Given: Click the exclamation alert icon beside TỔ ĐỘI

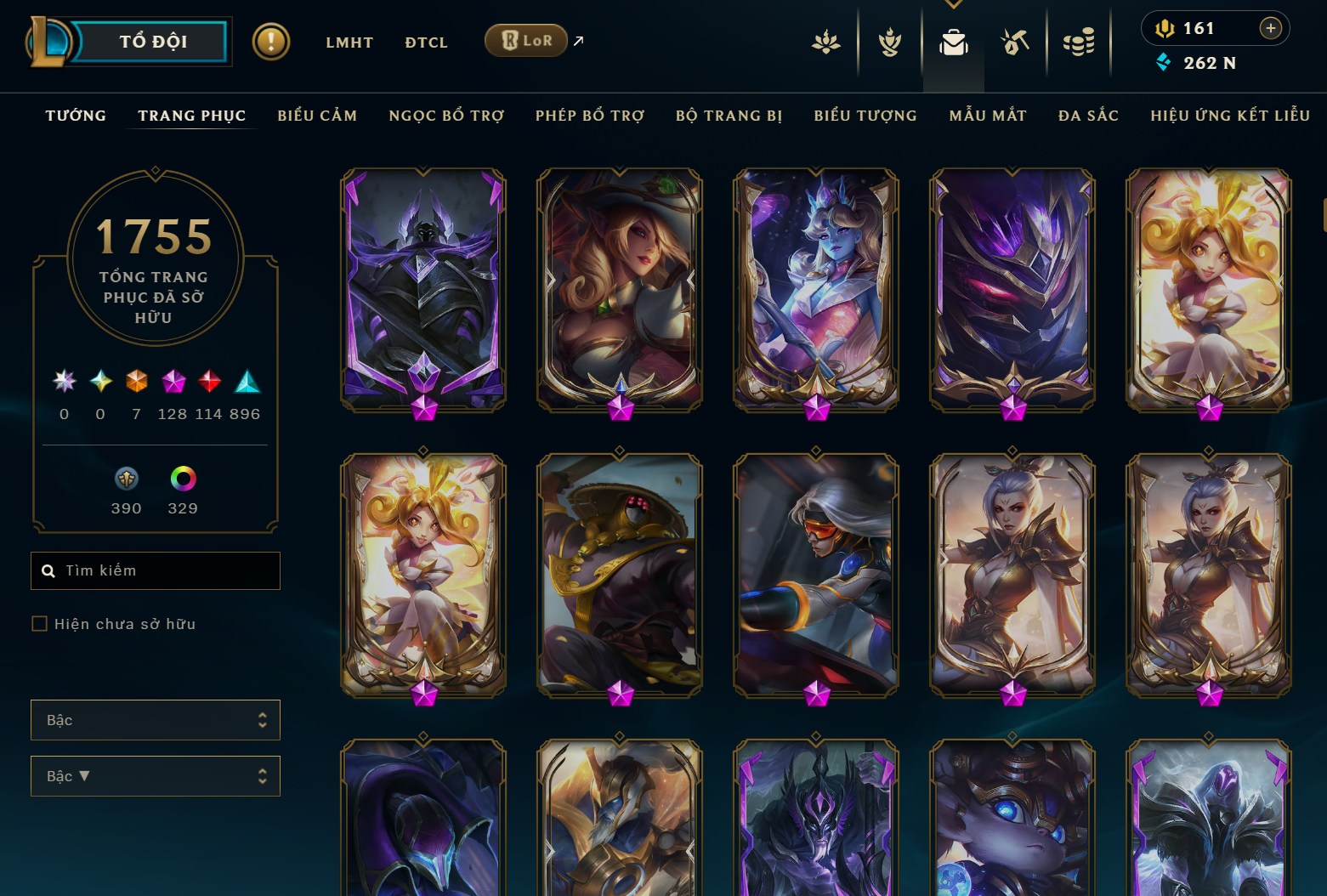Looking at the screenshot, I should click(x=270, y=40).
